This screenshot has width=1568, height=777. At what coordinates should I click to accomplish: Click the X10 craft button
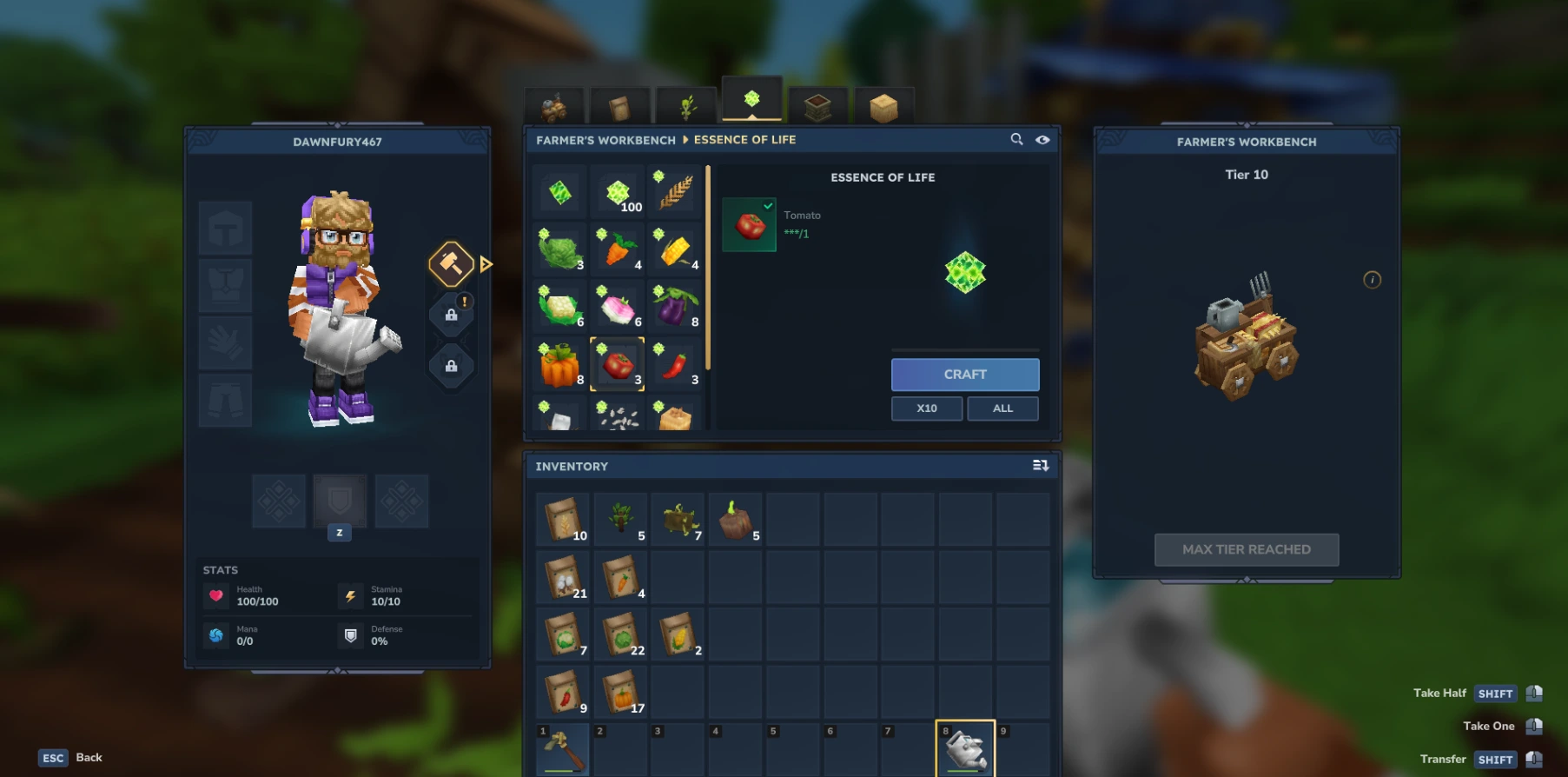click(926, 408)
